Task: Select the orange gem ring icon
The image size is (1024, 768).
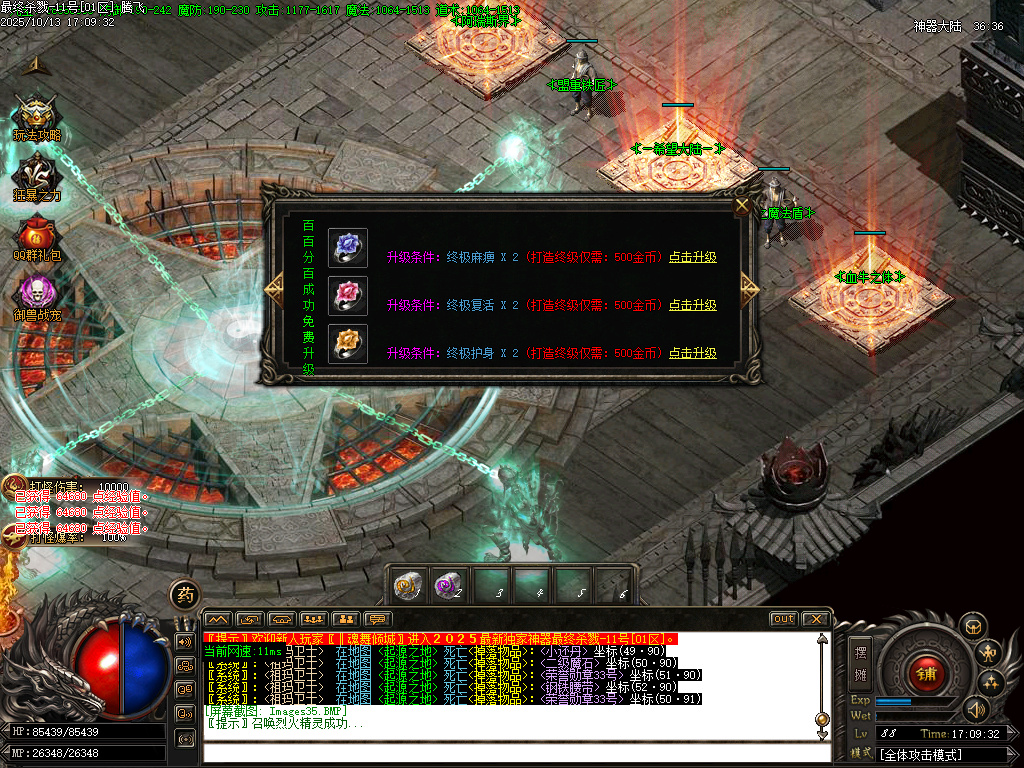Action: pos(348,344)
